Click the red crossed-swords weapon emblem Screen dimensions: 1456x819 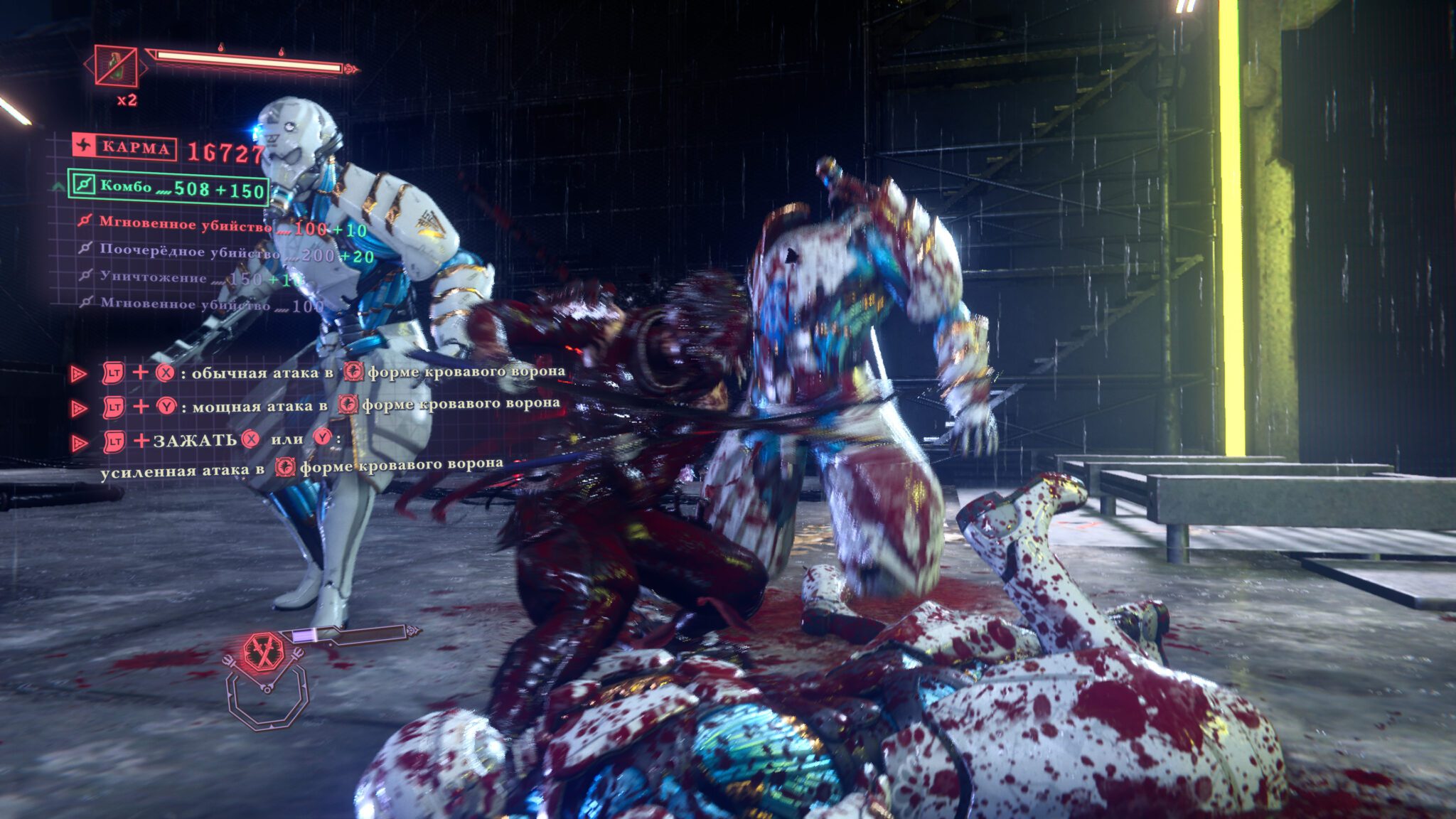(264, 651)
